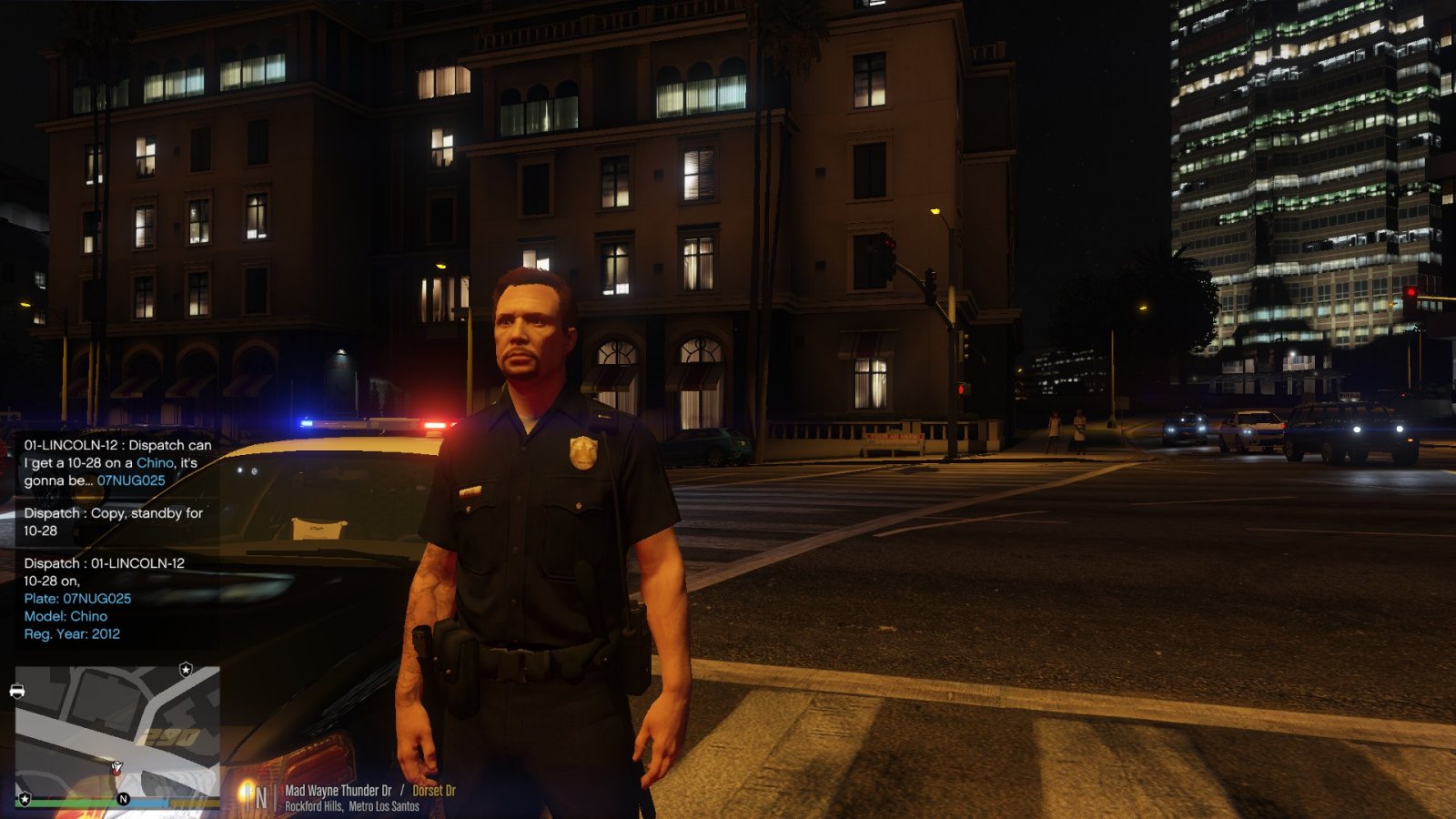Select the white car blip beside the minimap
Viewport: 1456px width, 819px height.
coord(17,692)
